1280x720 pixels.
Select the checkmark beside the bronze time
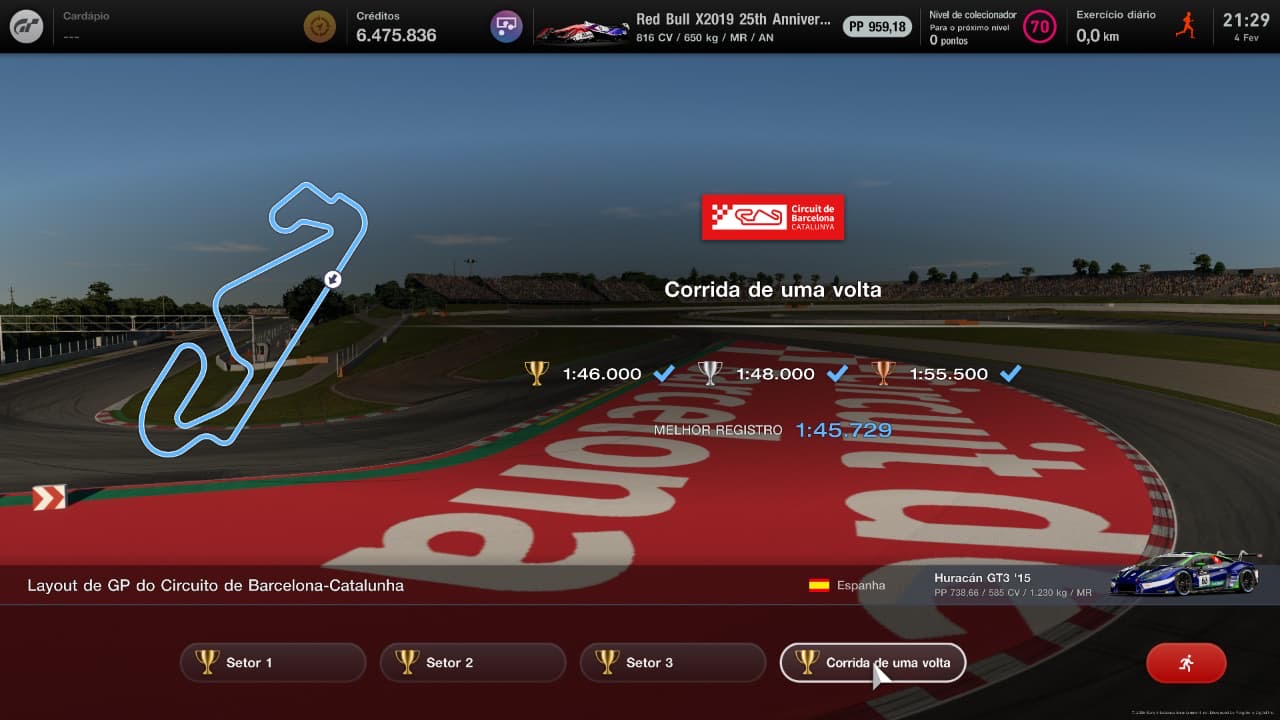(1011, 373)
